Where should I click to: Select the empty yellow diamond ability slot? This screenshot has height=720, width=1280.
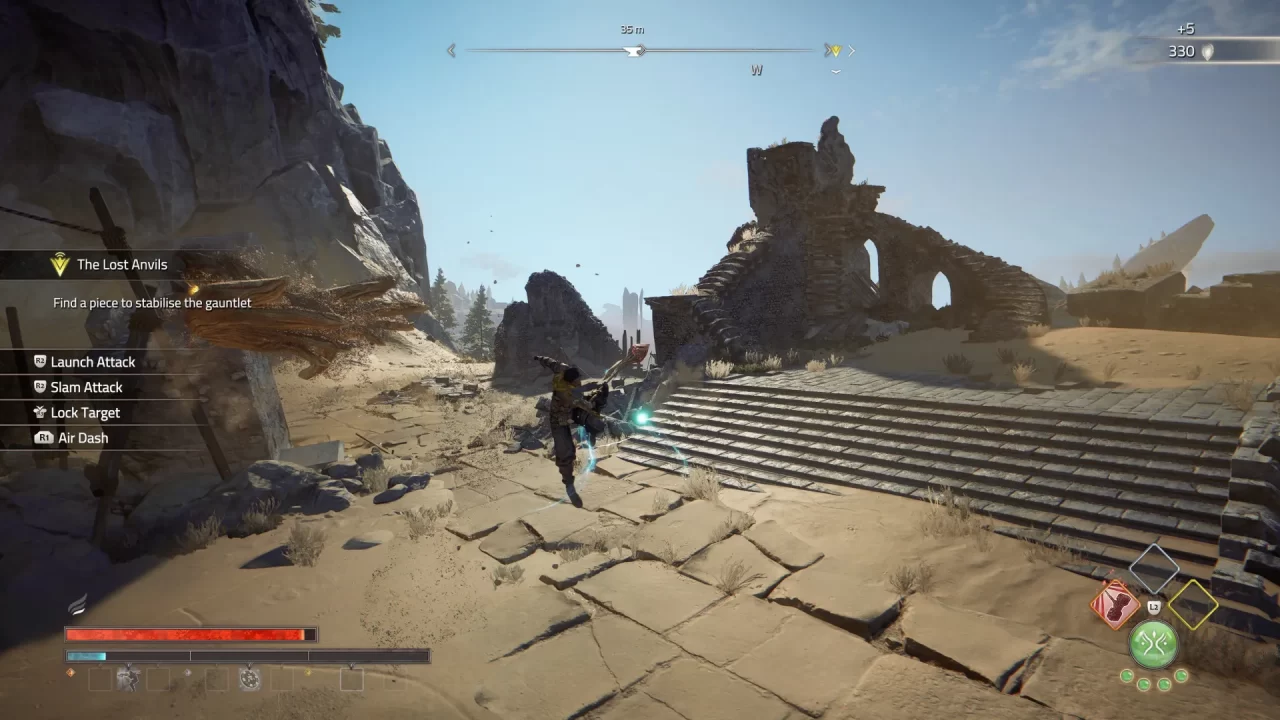click(x=1192, y=604)
